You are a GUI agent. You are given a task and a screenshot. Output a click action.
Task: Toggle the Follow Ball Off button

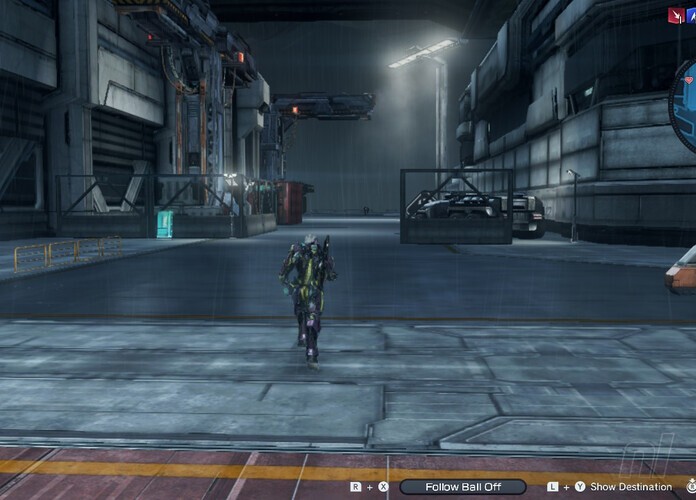tap(462, 487)
